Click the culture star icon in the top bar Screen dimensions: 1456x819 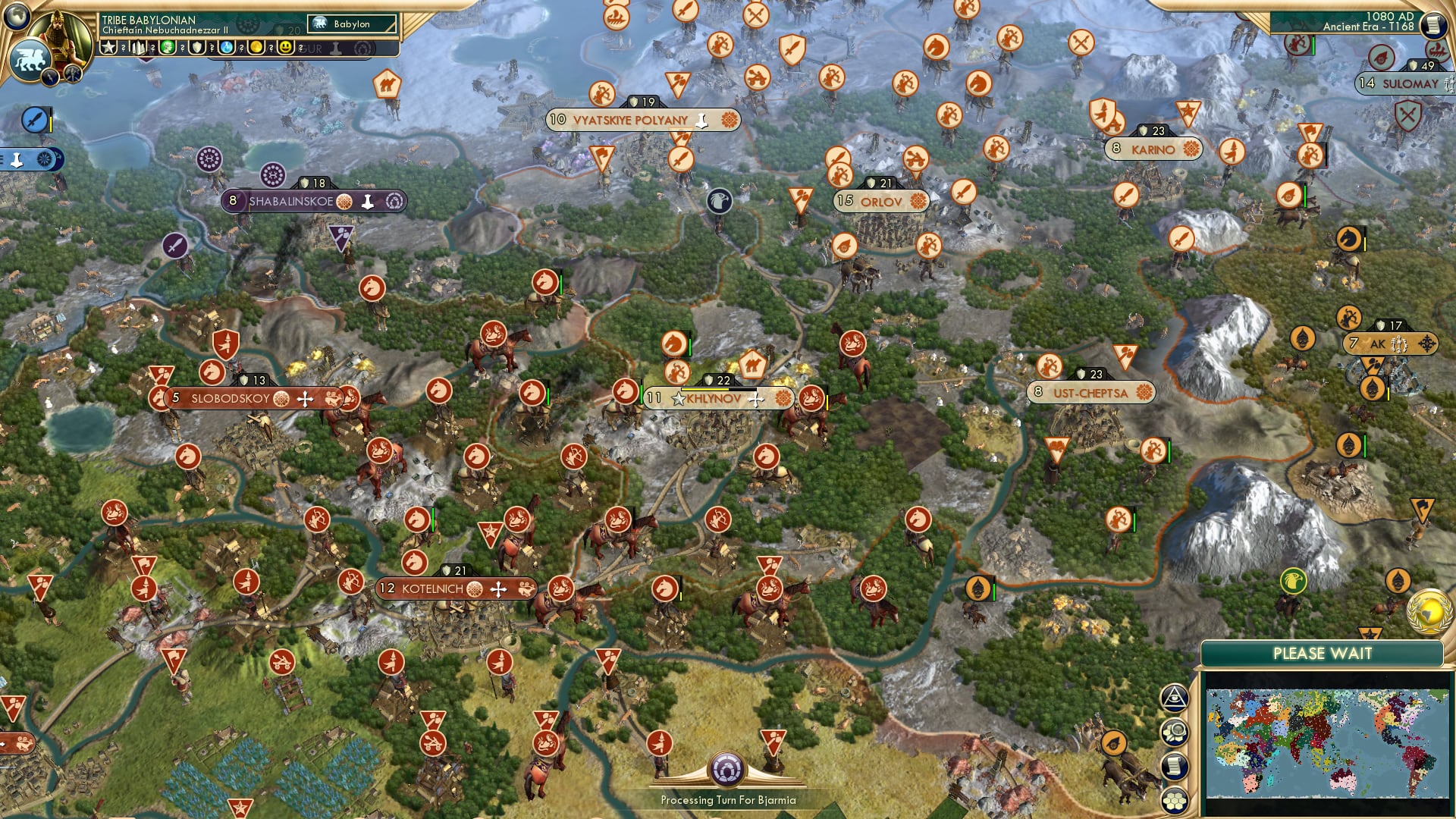108,47
